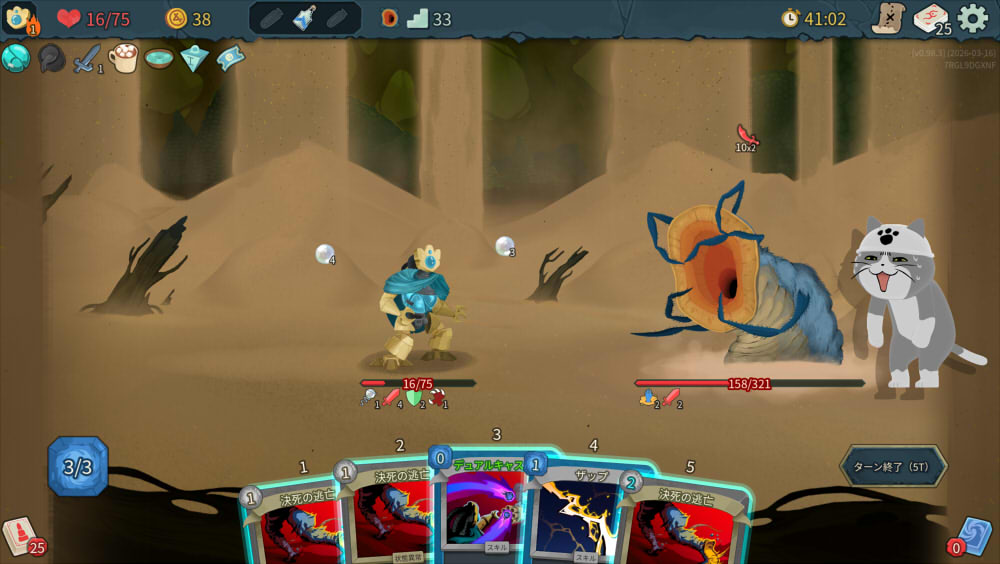Inspect the teal cracked orb relic
Screen dimensions: 1000x564
[15, 58]
